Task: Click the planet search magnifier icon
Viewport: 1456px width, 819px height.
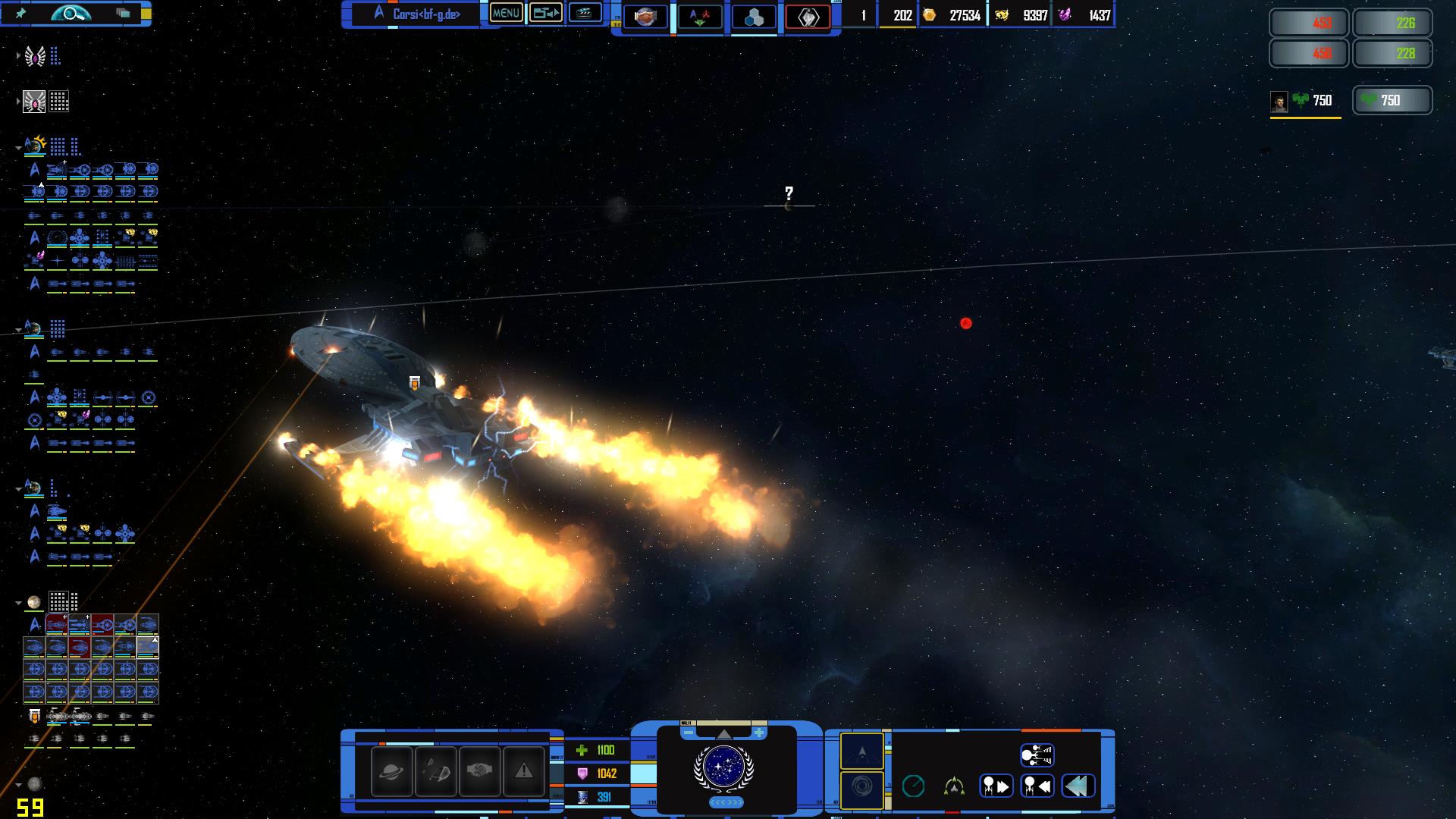Action: click(71, 13)
